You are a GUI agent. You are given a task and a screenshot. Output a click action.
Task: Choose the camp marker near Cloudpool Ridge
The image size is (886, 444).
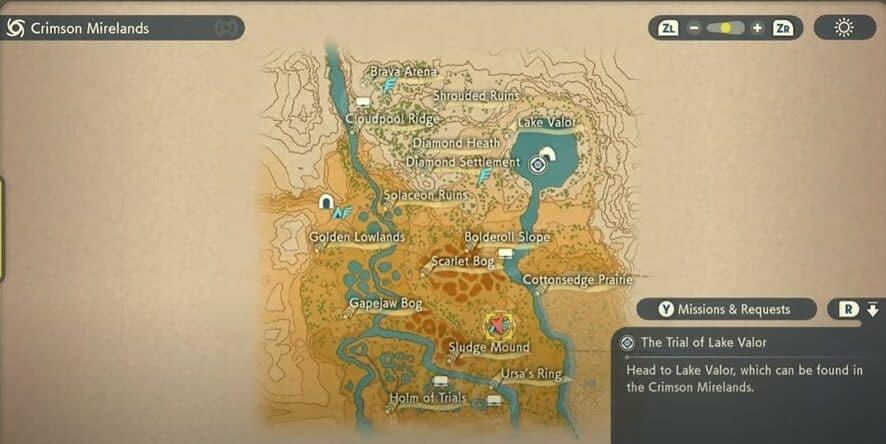[362, 102]
